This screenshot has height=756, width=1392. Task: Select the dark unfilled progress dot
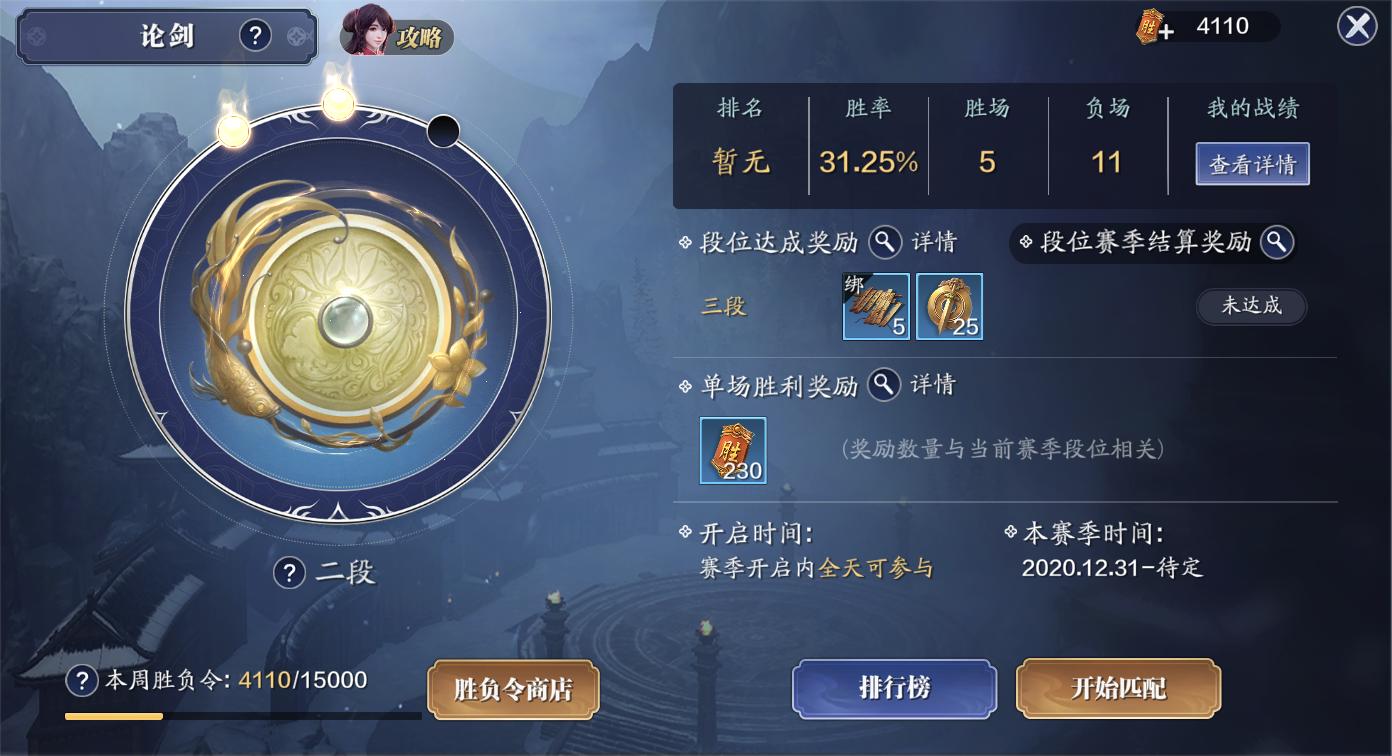pos(442,129)
